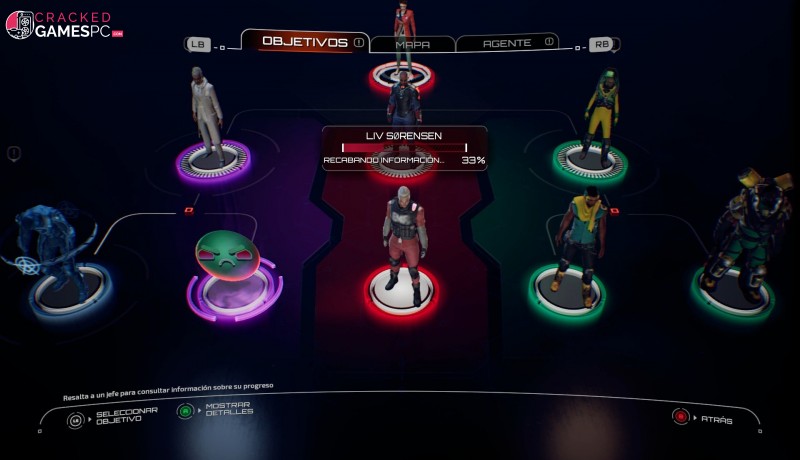Choose the boss in yellow and teal jacket
Image resolution: width=800 pixels, height=460 pixels.
581,237
